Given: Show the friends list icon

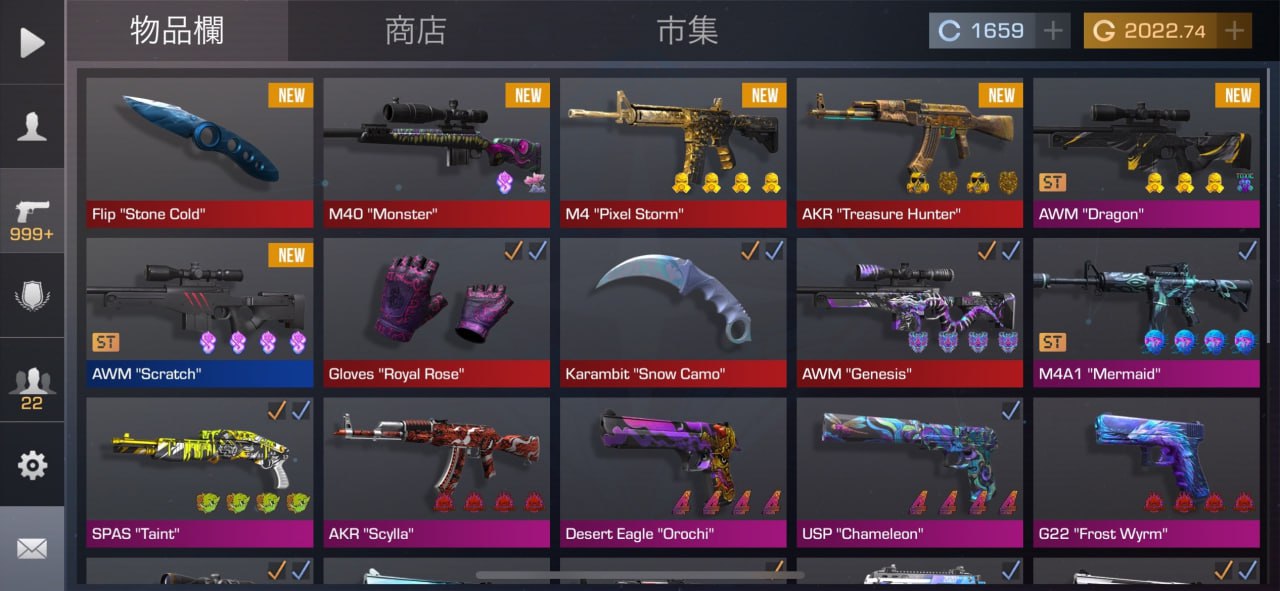Looking at the screenshot, I should click(32, 385).
